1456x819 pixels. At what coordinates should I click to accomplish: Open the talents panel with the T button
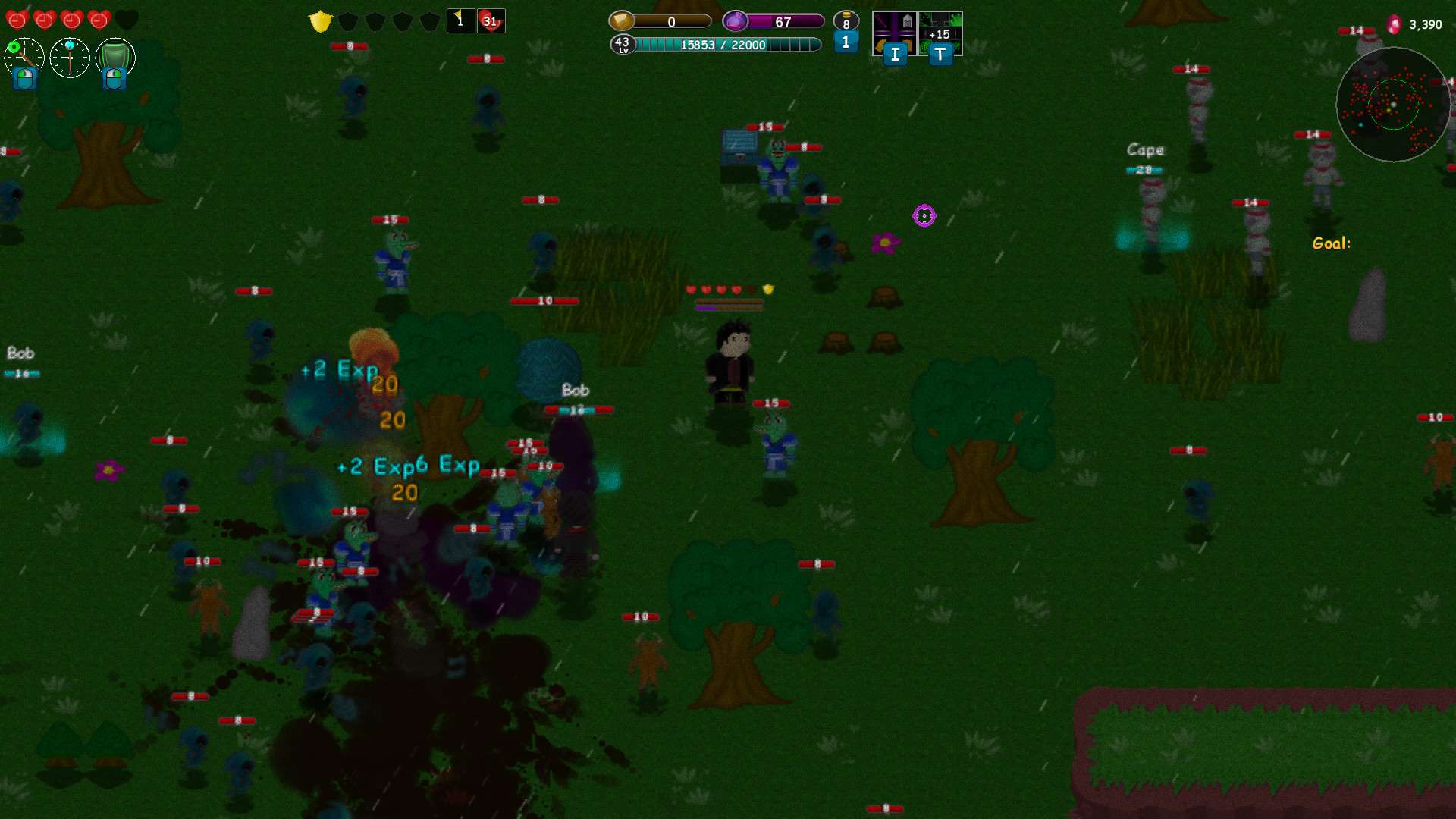[x=940, y=54]
